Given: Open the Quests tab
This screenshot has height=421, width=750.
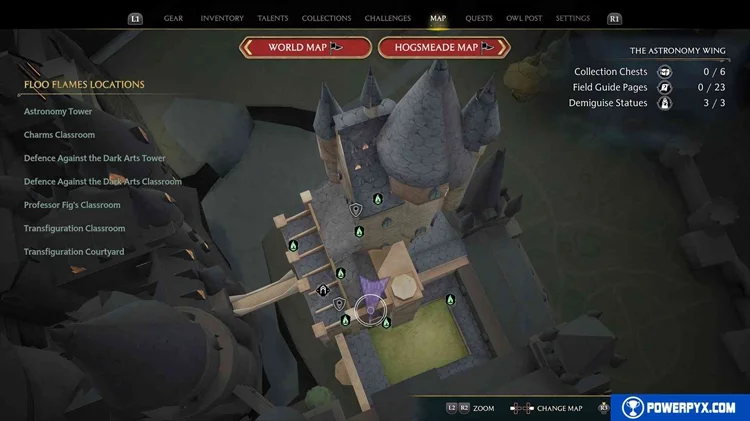Looking at the screenshot, I should [x=479, y=18].
